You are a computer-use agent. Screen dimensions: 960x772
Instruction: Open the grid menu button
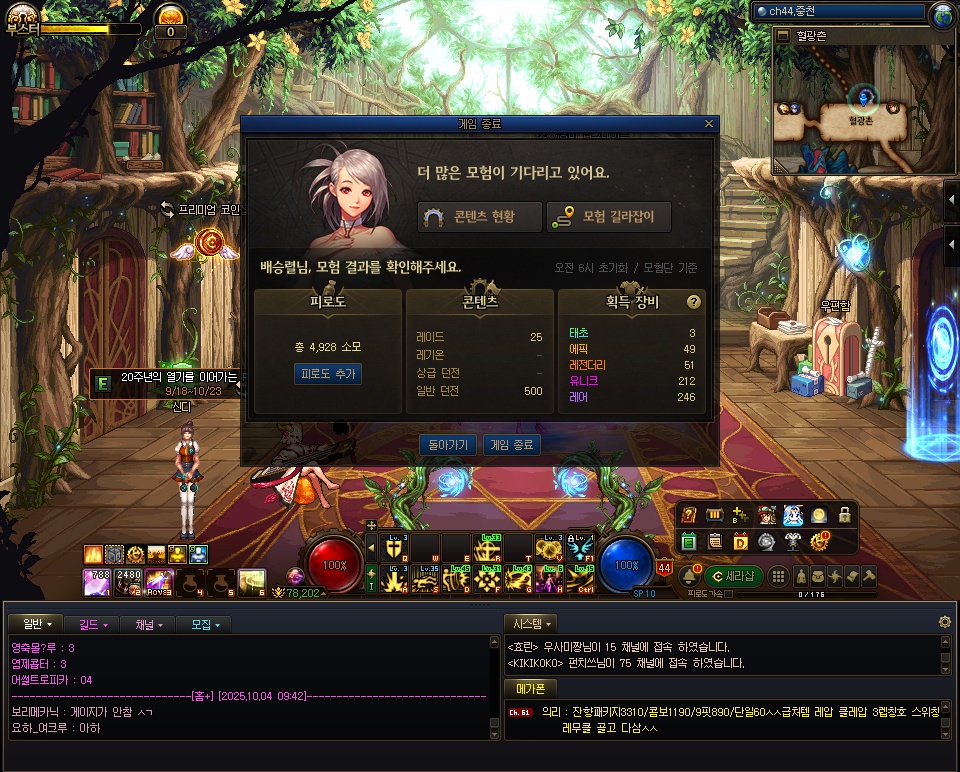(x=777, y=576)
